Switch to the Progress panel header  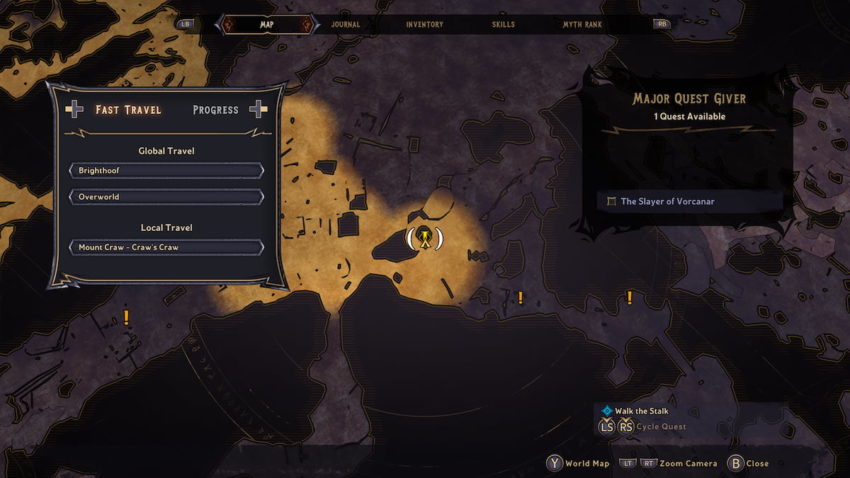(216, 110)
